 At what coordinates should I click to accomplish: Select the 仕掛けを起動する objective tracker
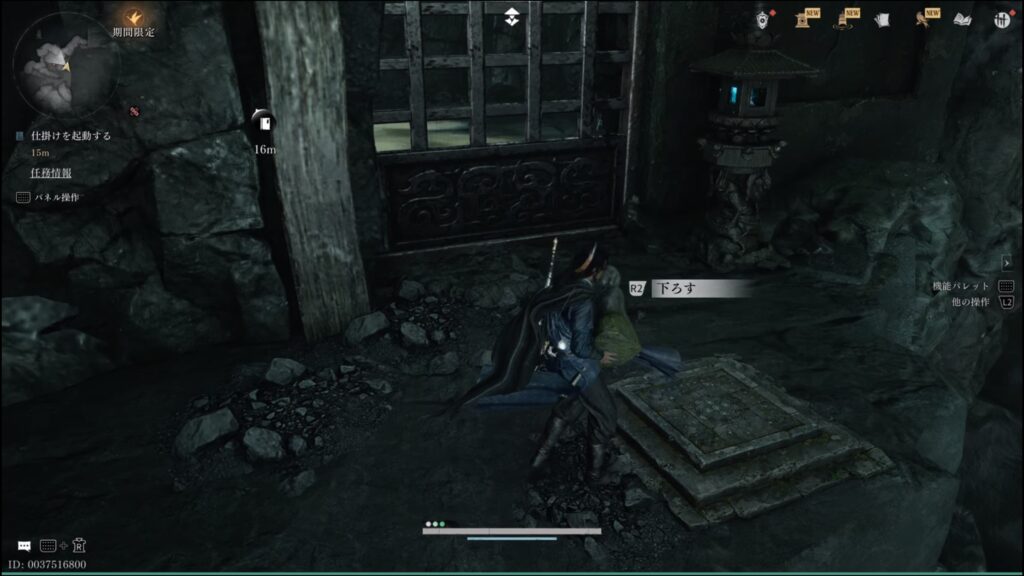pos(70,136)
